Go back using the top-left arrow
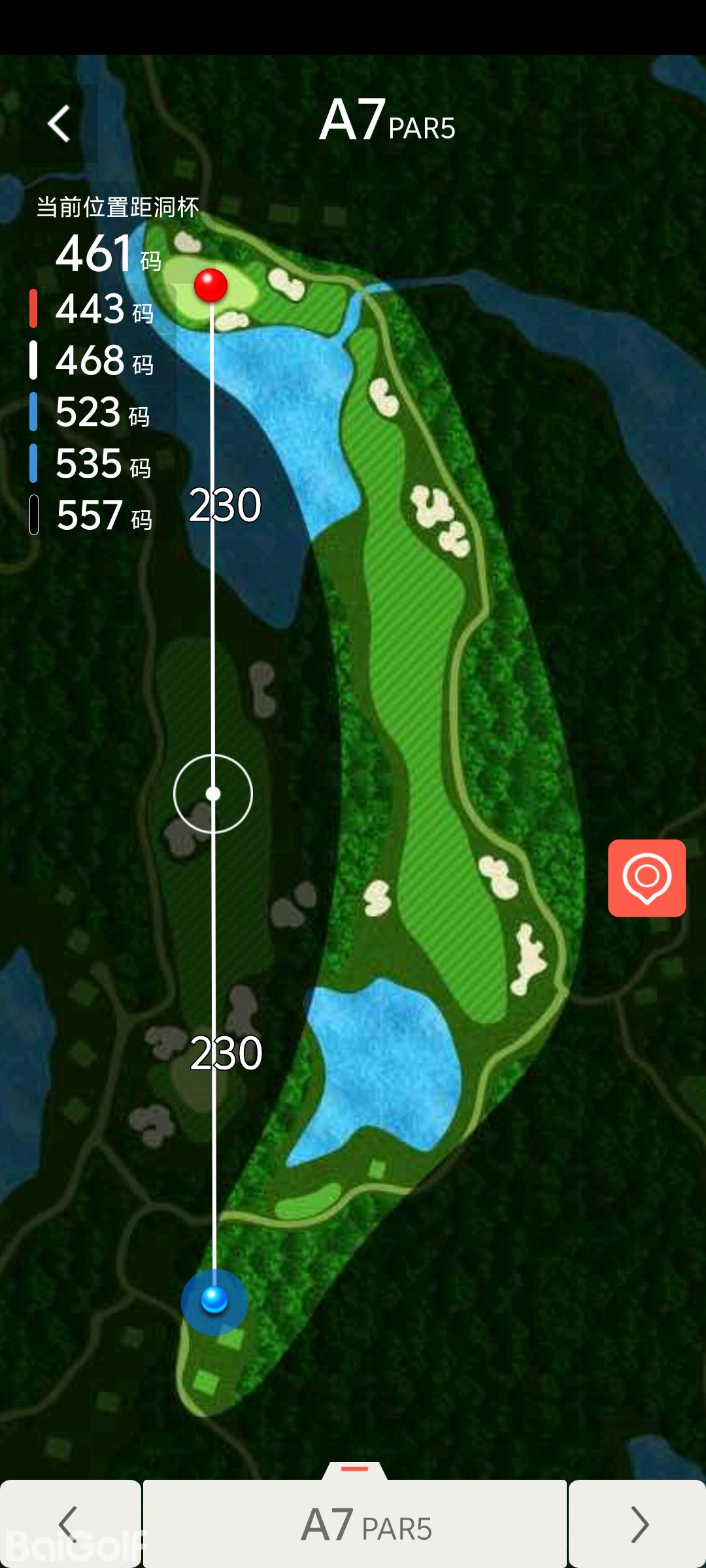The height and width of the screenshot is (1568, 706). click(59, 123)
